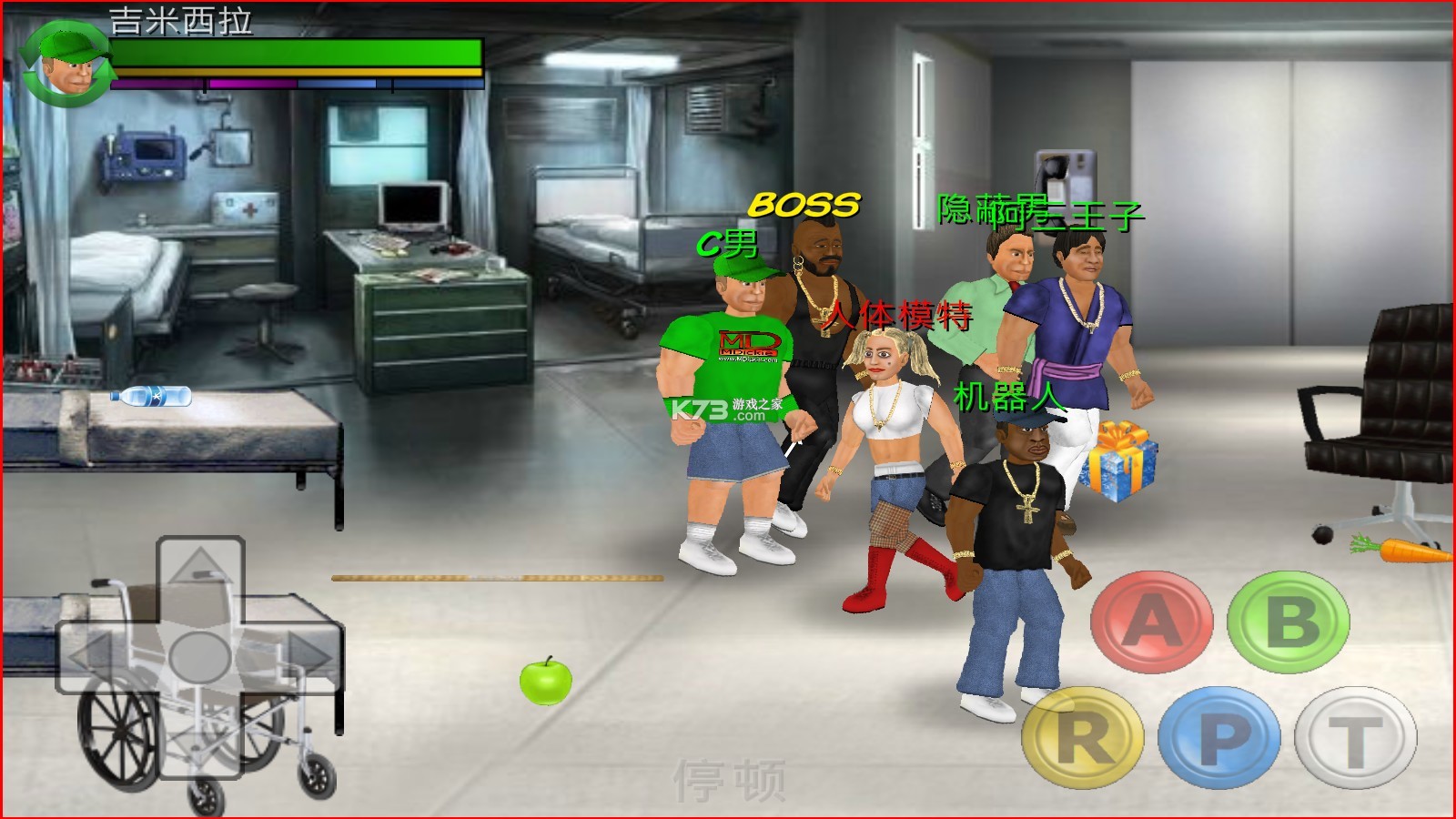Tap the white T button

[x=1356, y=737]
